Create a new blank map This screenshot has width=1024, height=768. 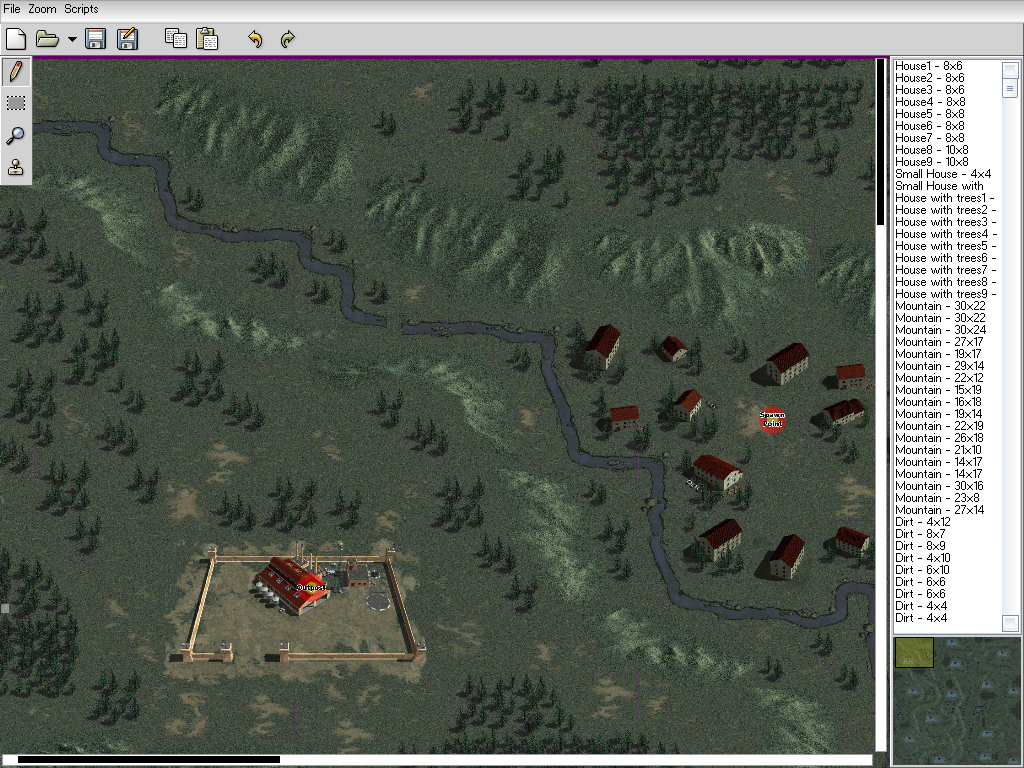[x=16, y=39]
